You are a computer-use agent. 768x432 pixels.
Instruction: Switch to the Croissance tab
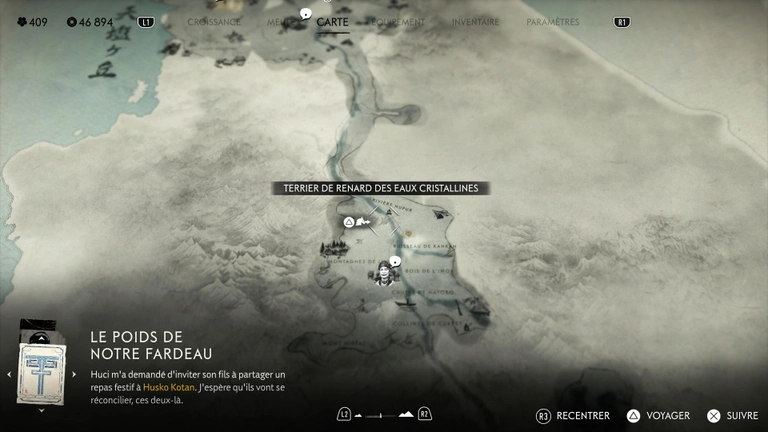pos(214,22)
